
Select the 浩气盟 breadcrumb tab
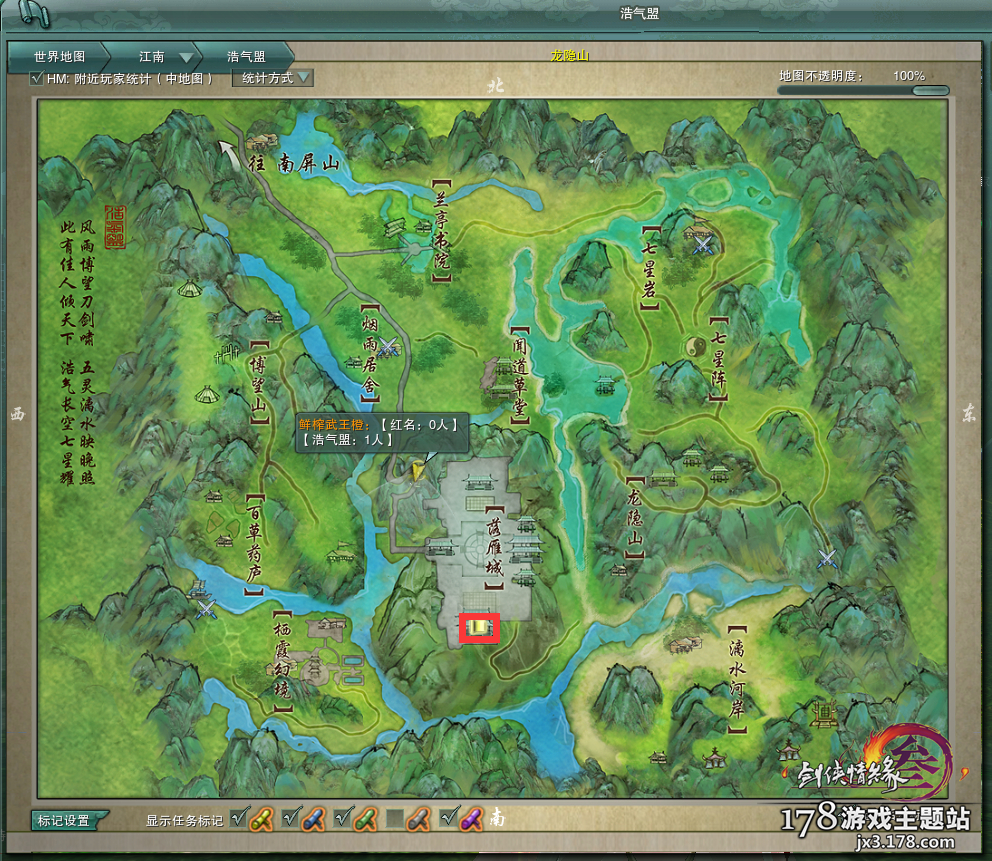coord(245,57)
